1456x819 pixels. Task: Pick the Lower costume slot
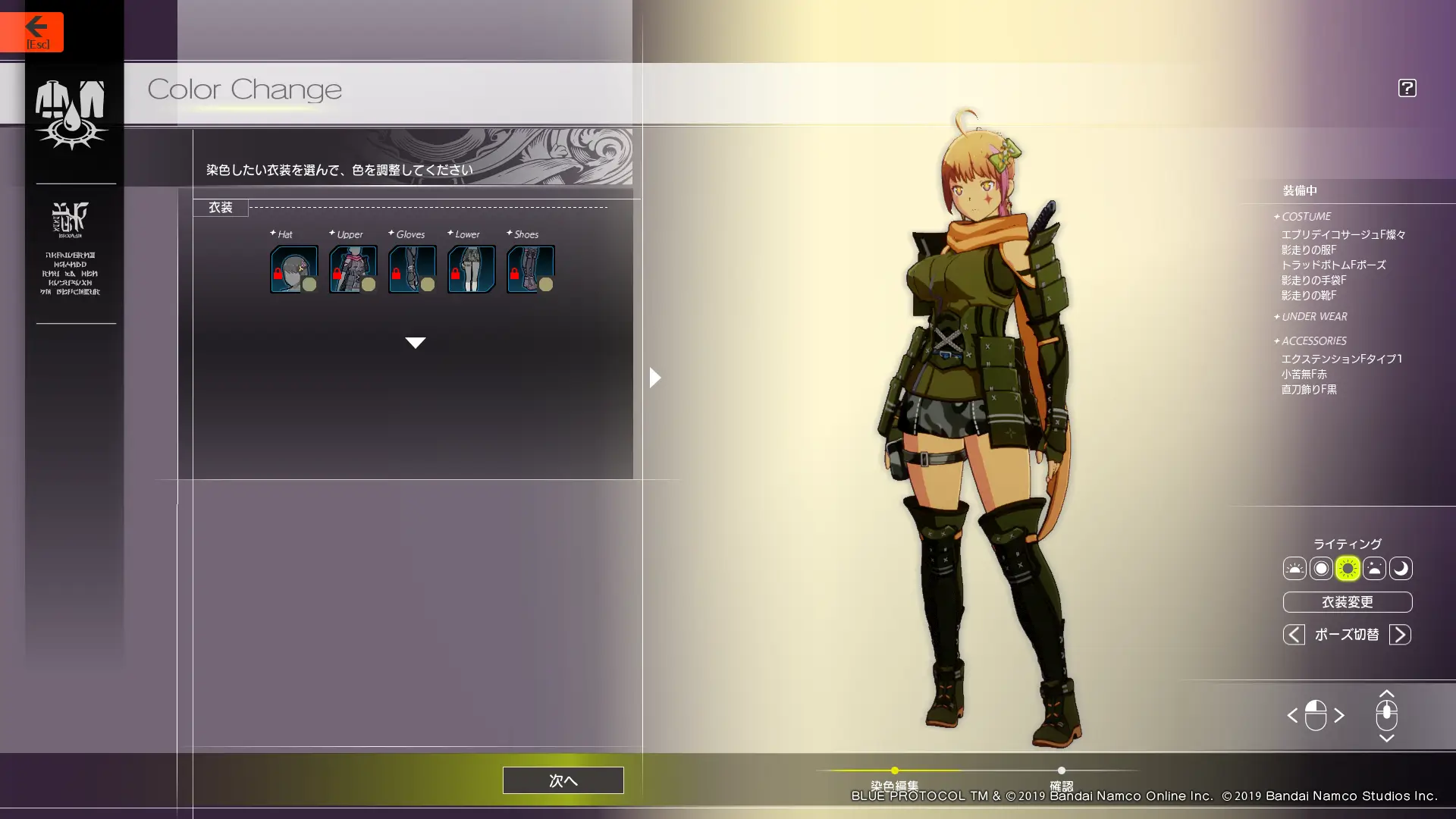click(x=471, y=268)
